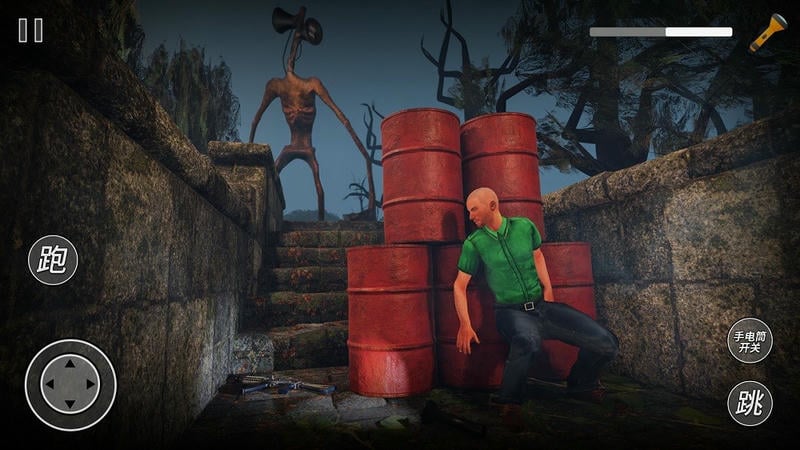The width and height of the screenshot is (800, 450).
Task: Tap the 跳 jump button
Action: tap(749, 404)
